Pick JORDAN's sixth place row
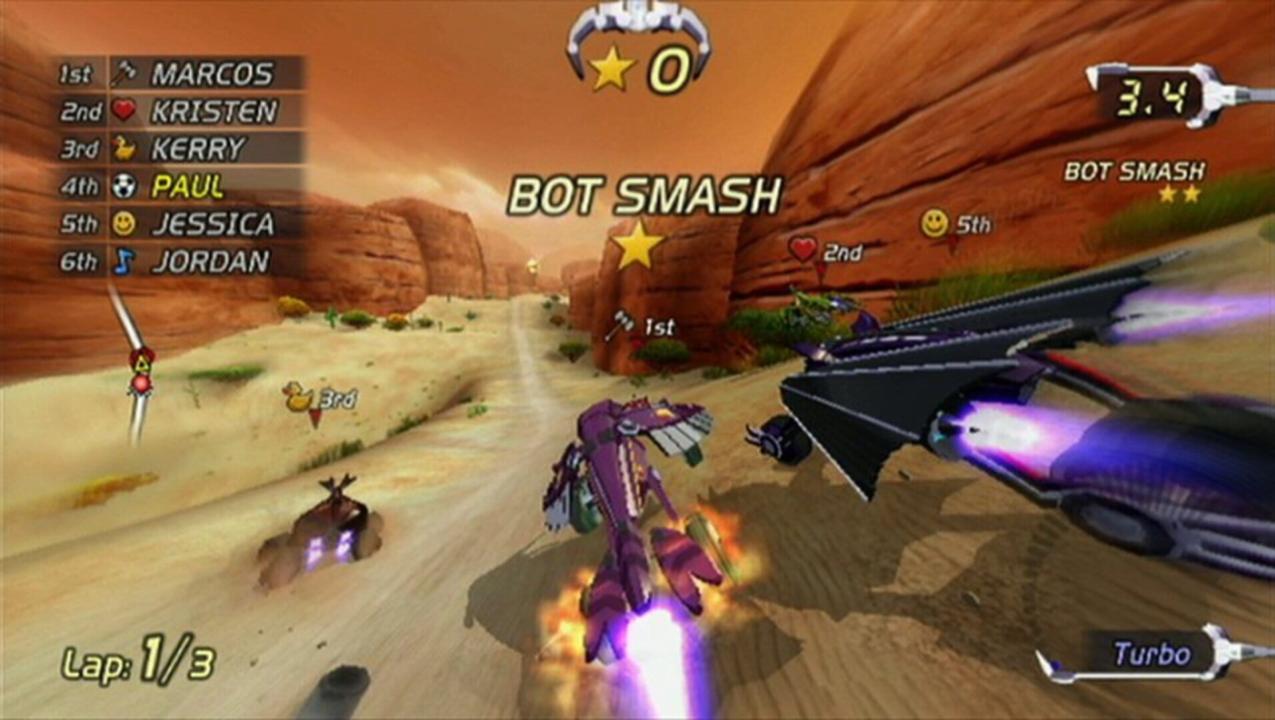This screenshot has height=720, width=1275. click(180, 261)
